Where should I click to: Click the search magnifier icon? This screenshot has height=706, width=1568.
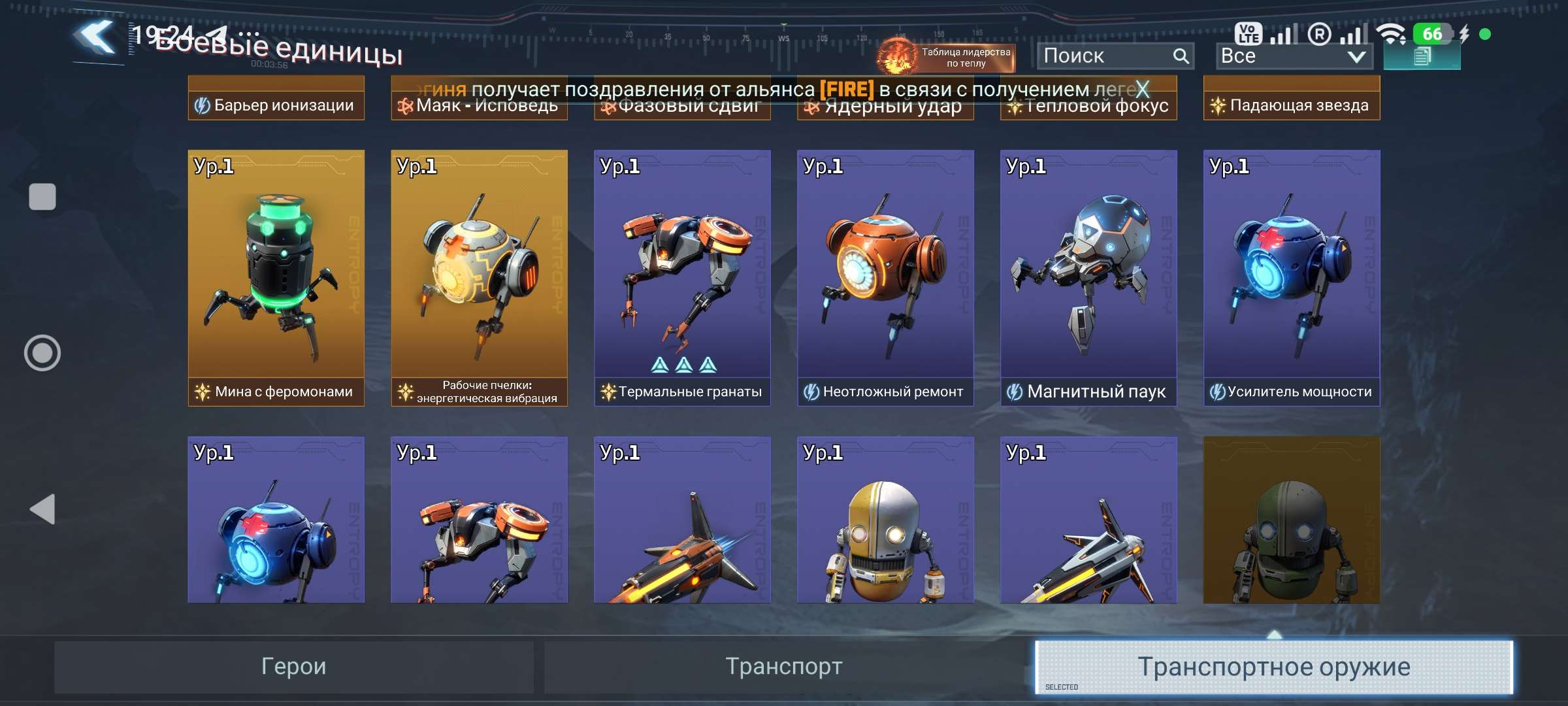1180,56
